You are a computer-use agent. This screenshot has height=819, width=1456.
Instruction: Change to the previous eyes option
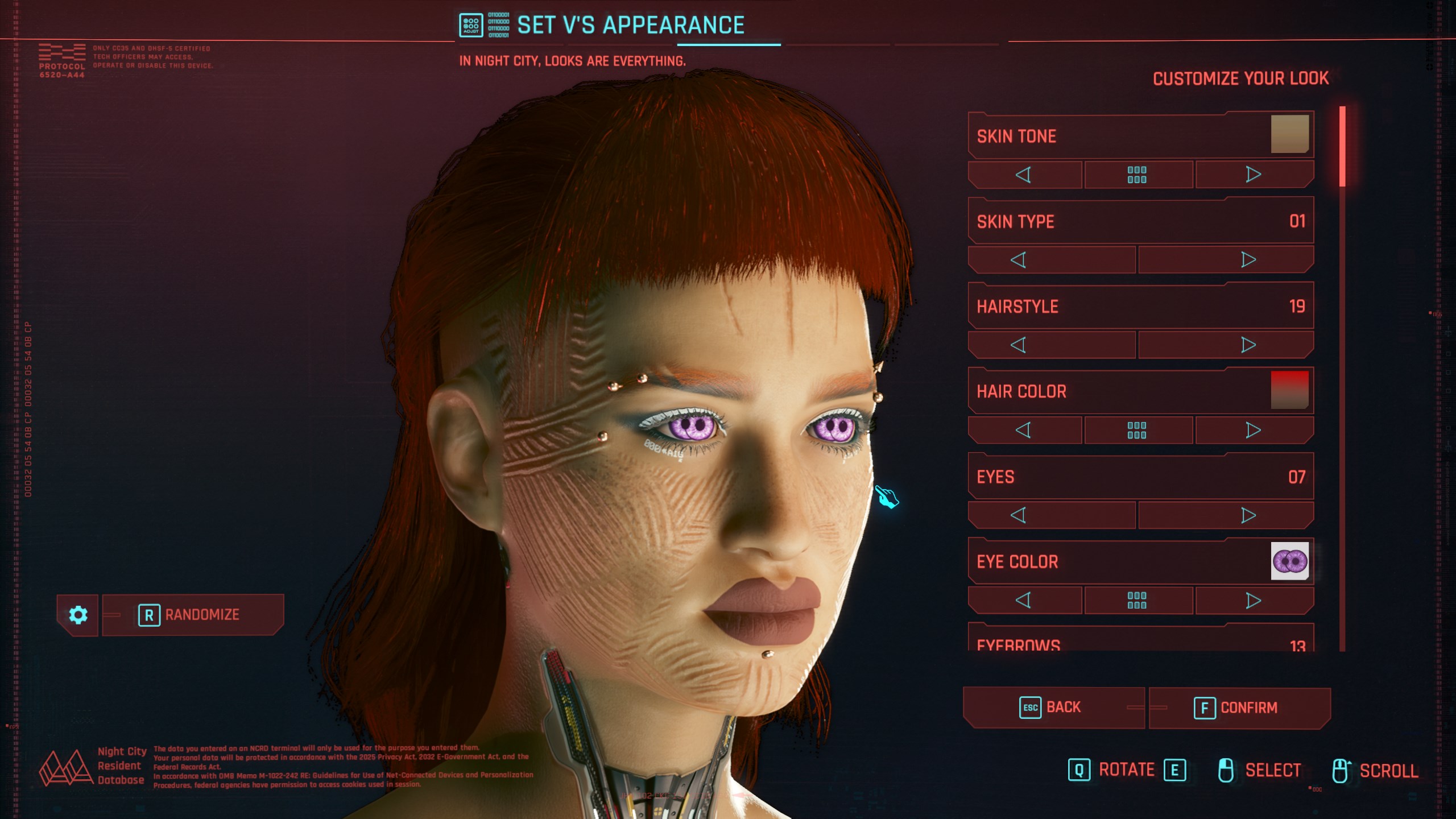tap(1019, 516)
